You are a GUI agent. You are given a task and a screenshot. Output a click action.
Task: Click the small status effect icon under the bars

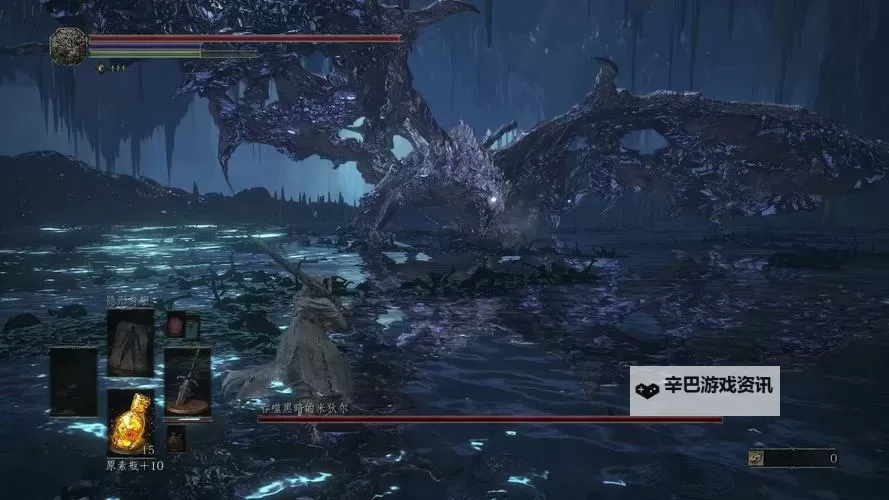click(101, 68)
